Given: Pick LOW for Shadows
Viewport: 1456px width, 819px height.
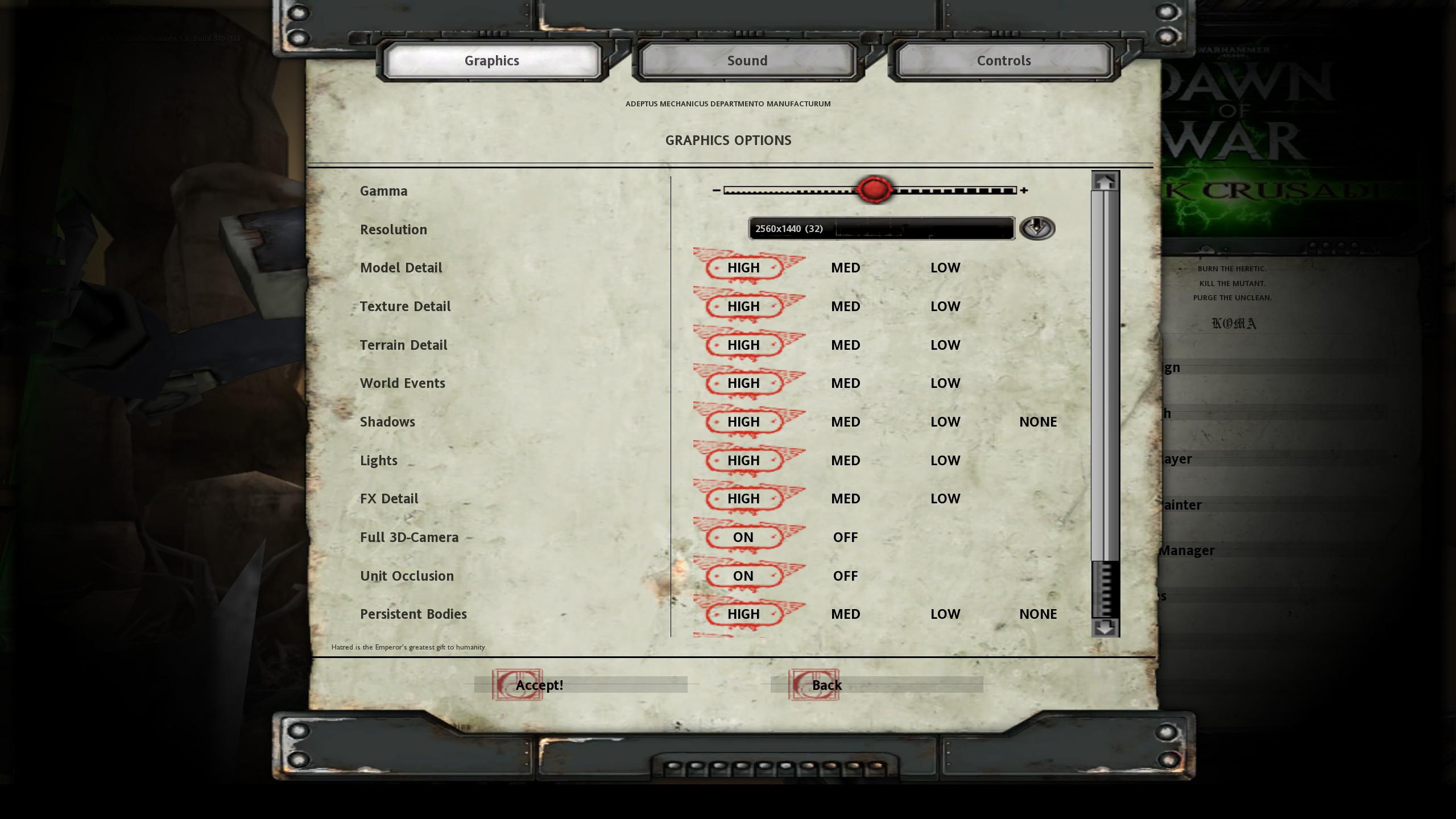Looking at the screenshot, I should pyautogui.click(x=945, y=421).
